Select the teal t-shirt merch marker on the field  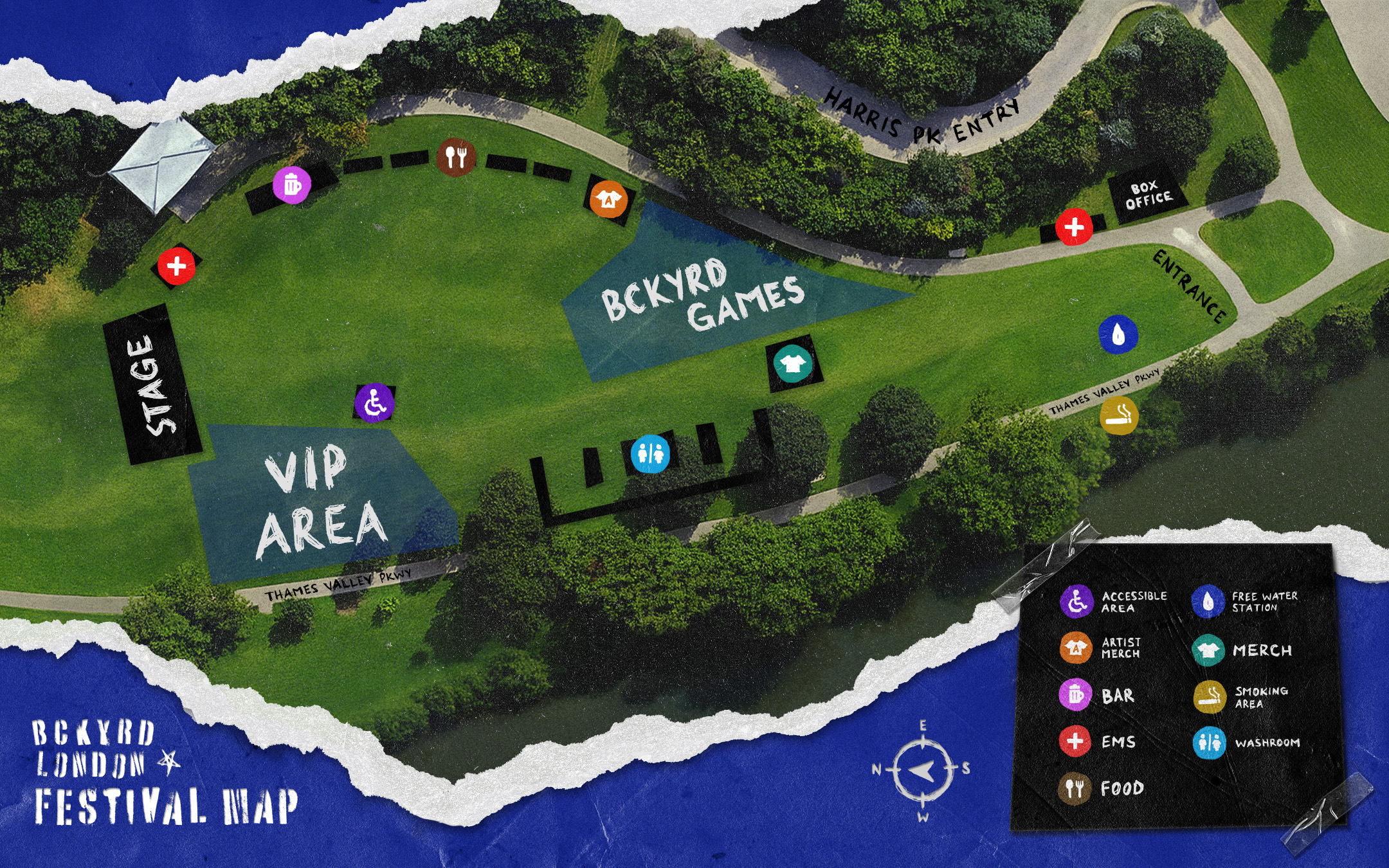tap(792, 364)
